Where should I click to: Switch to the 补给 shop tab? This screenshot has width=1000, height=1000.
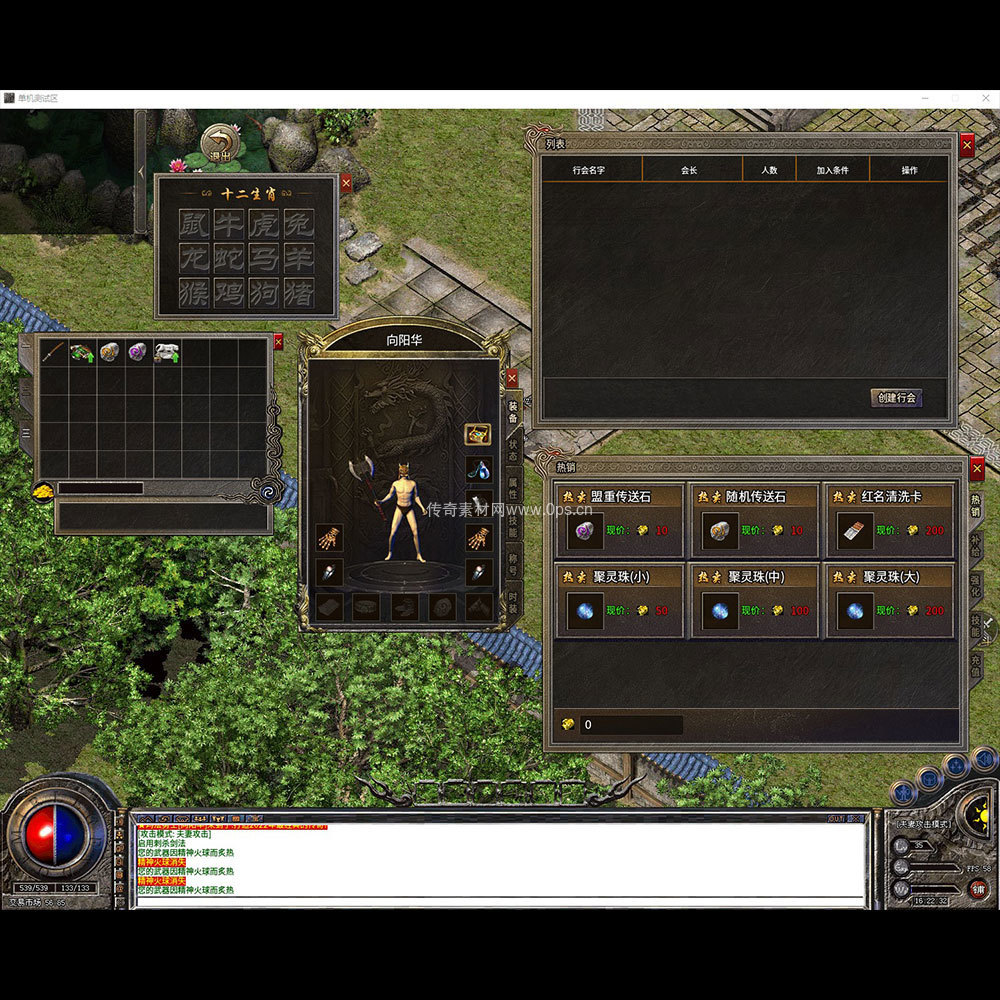pos(976,546)
